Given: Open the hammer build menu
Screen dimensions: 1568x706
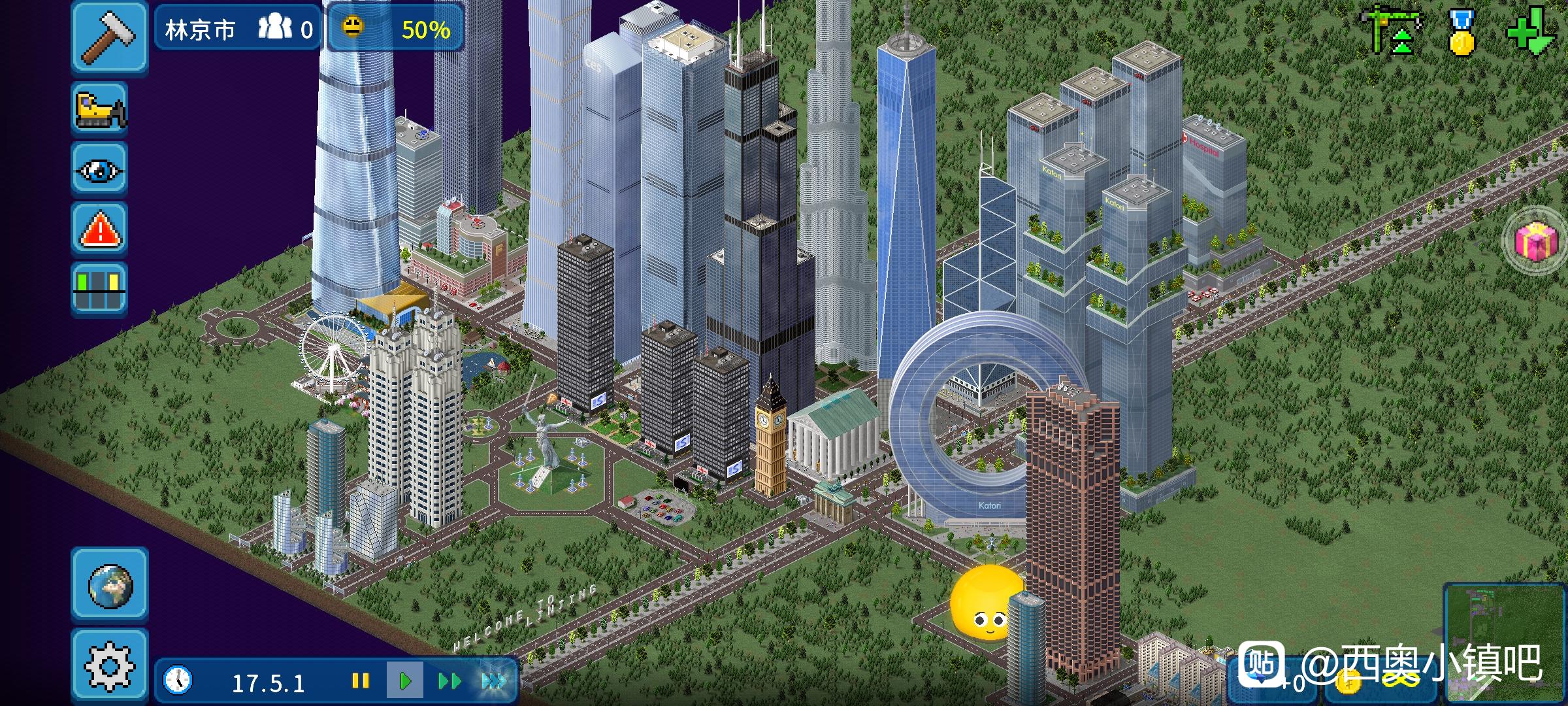Looking at the screenshot, I should pyautogui.click(x=109, y=36).
